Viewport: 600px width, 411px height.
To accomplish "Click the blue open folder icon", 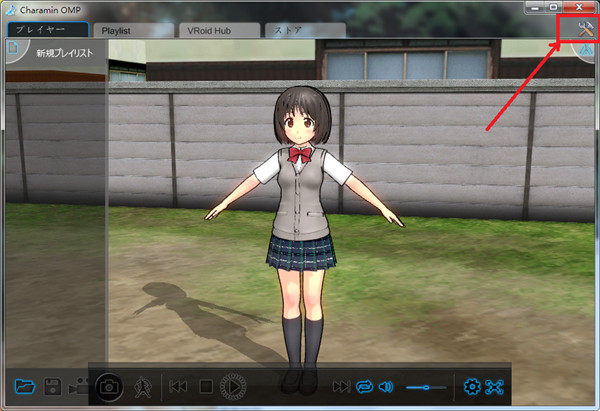I will 26,386.
